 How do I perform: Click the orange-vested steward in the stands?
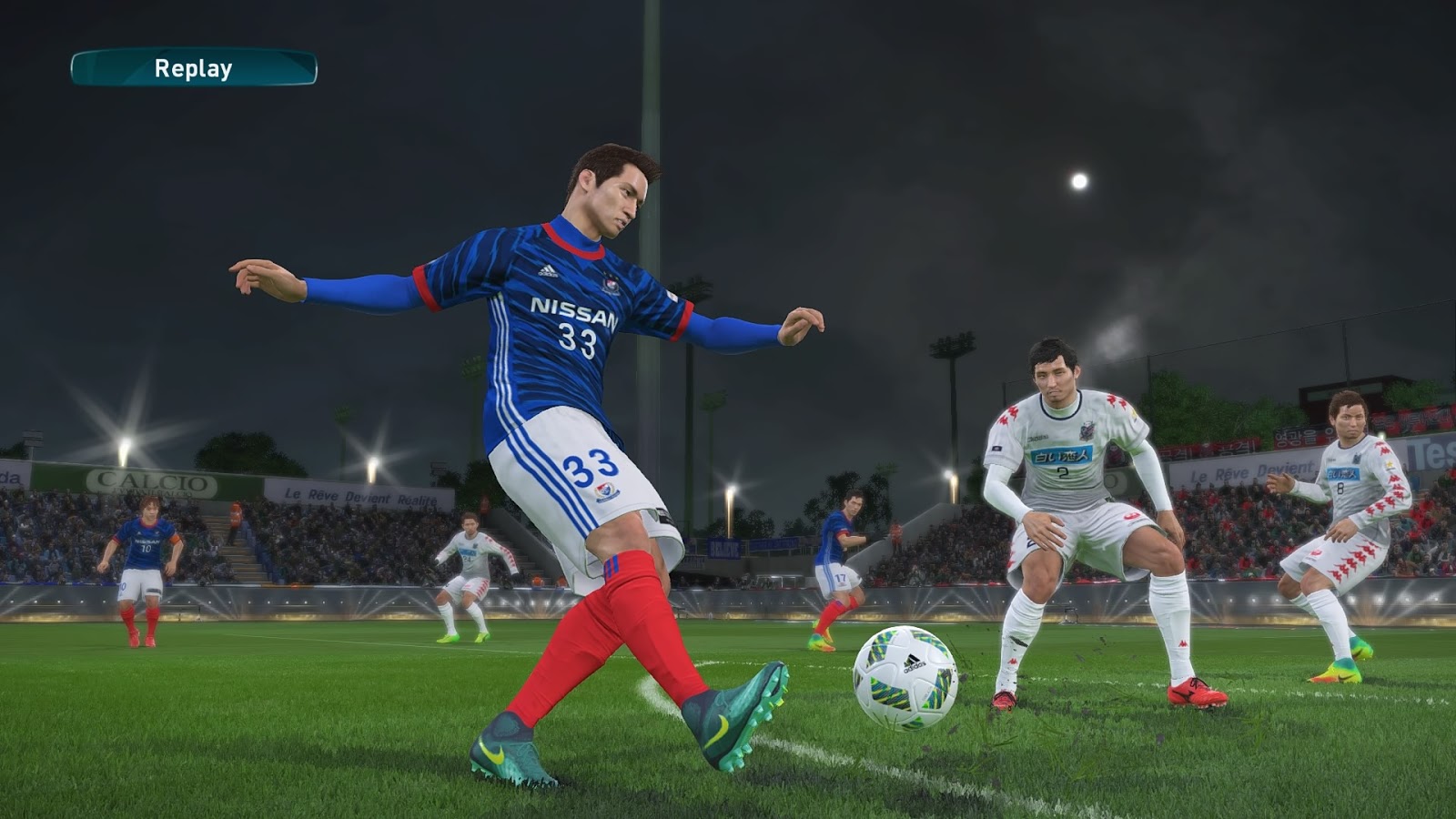click(x=235, y=515)
